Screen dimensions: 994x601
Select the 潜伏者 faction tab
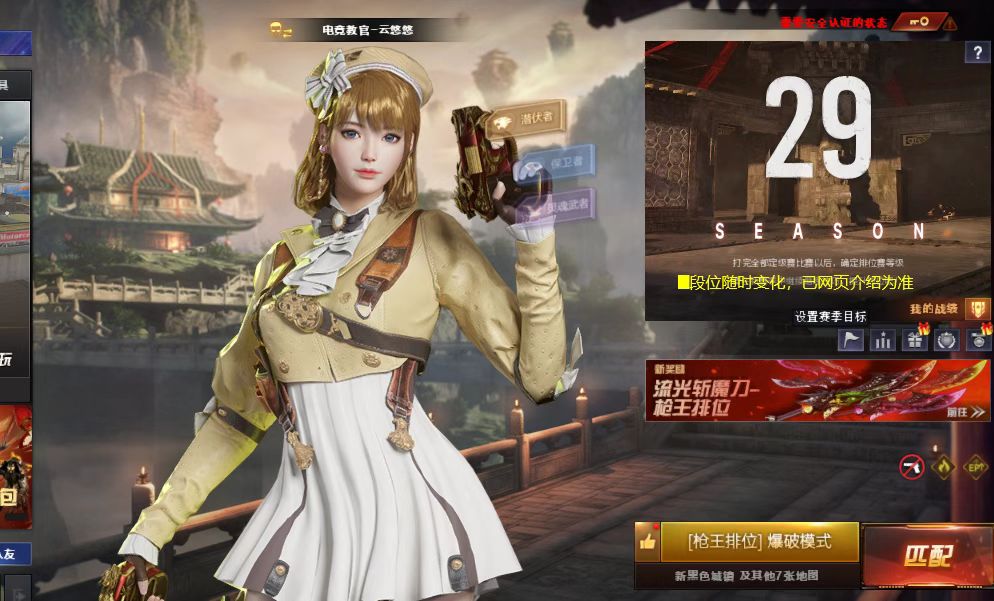pos(529,119)
